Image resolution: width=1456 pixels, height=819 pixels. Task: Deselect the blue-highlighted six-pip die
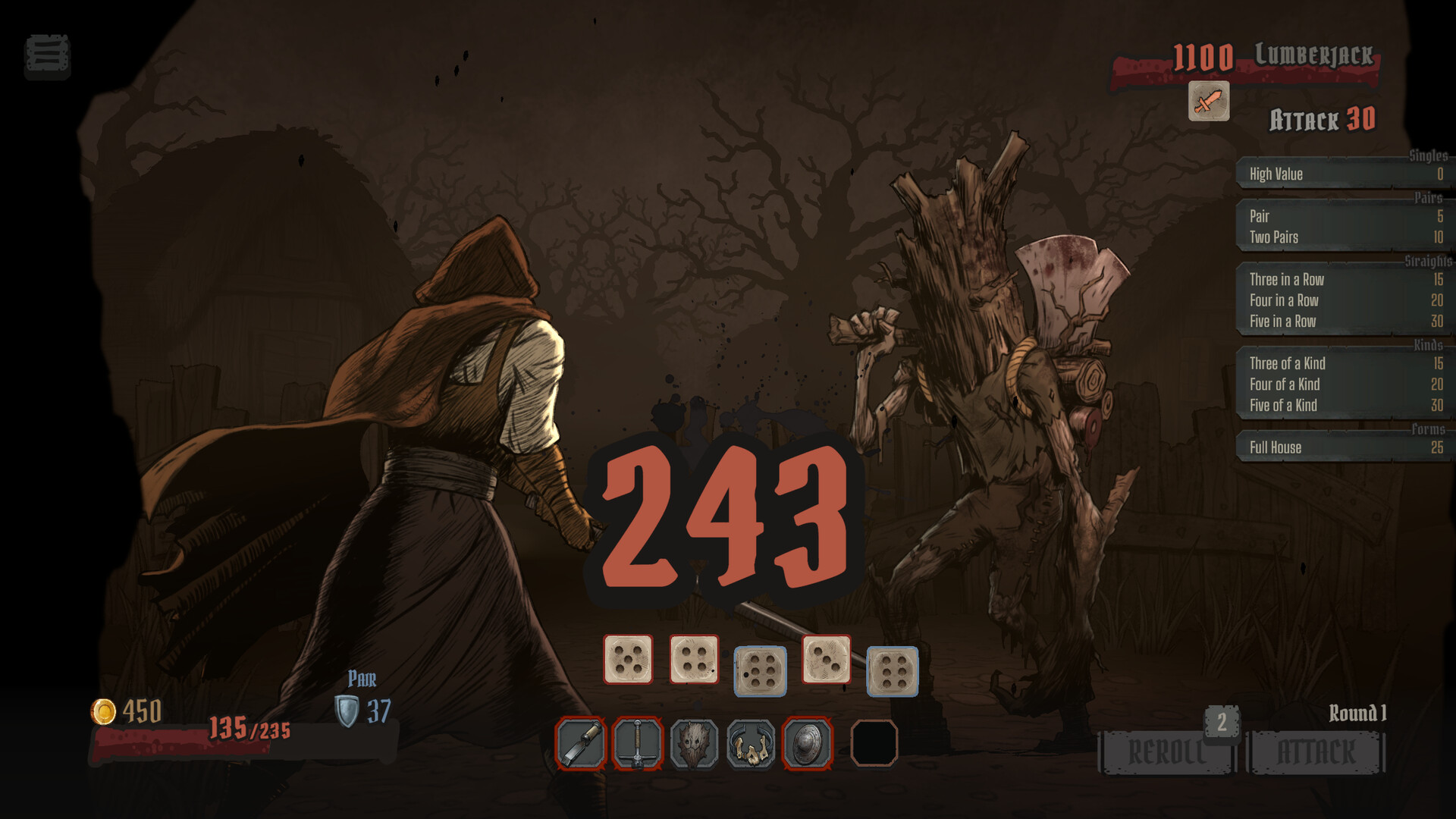(760, 672)
